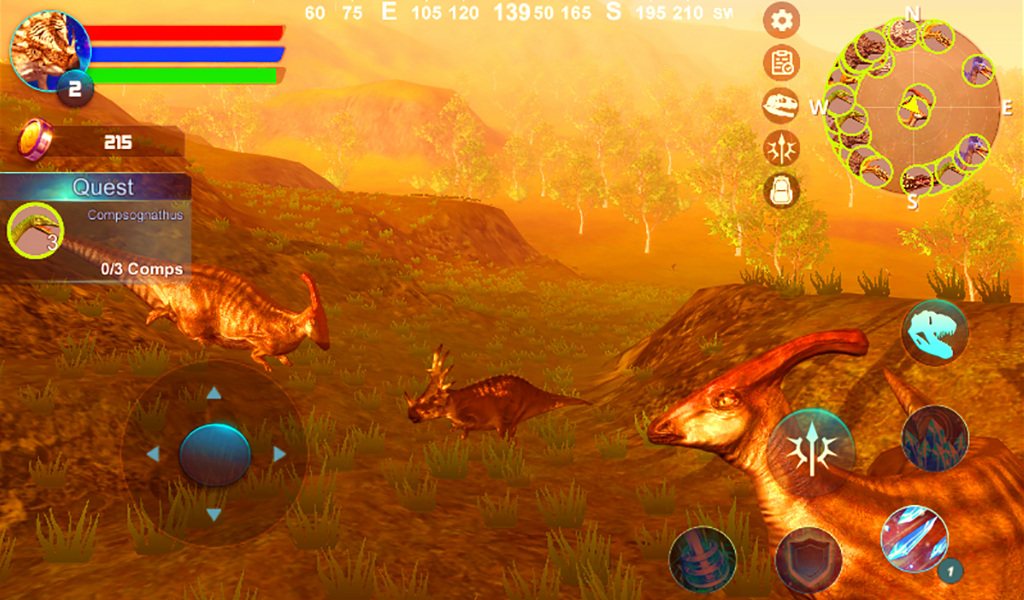1024x600 pixels.
Task: Open the dinosaur skull menu
Action: [x=781, y=105]
